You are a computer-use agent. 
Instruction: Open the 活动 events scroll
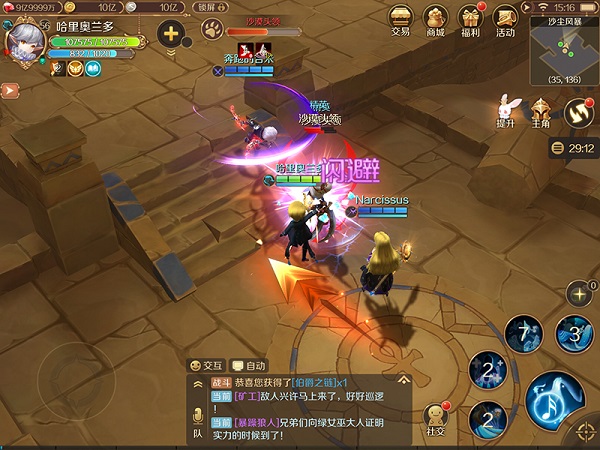505,20
